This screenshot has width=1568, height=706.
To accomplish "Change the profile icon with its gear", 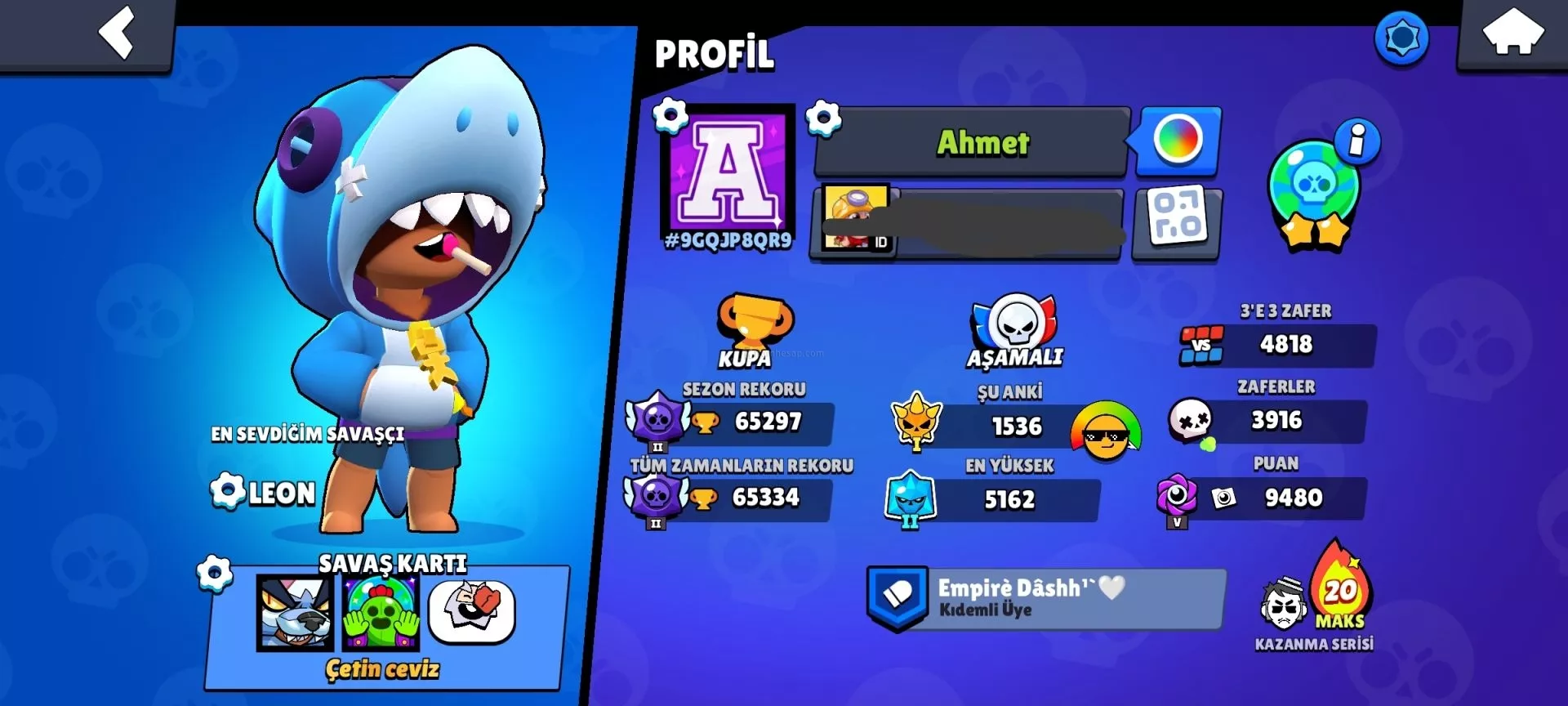I will tap(670, 116).
